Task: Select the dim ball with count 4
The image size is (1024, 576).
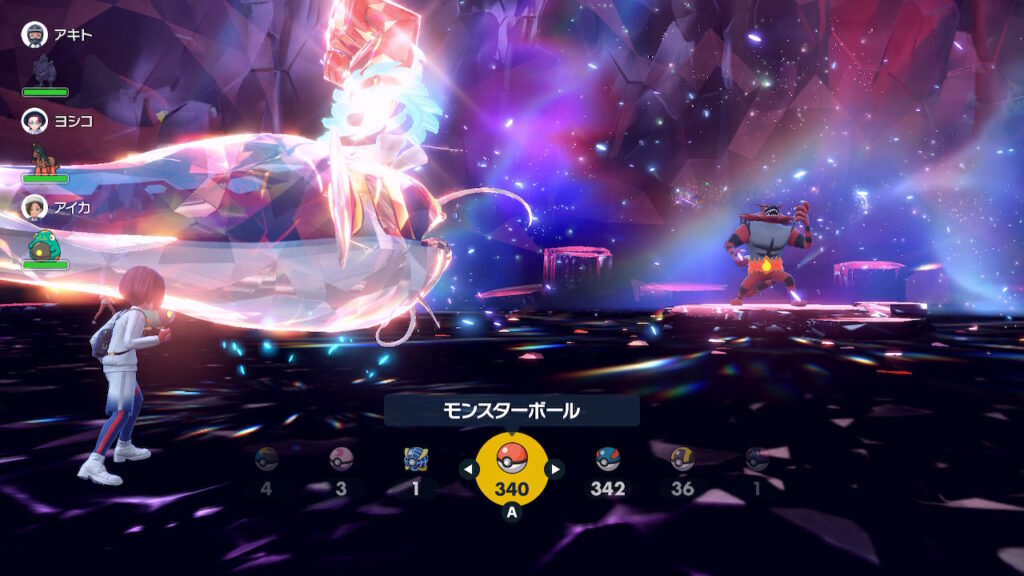Action: (x=266, y=459)
